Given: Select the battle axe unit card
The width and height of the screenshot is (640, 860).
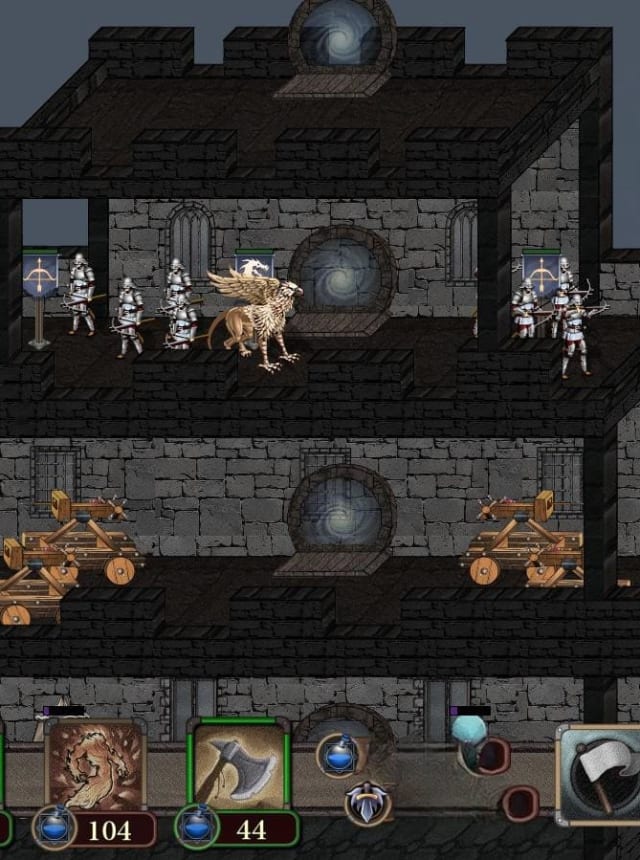Looking at the screenshot, I should coord(238,765).
